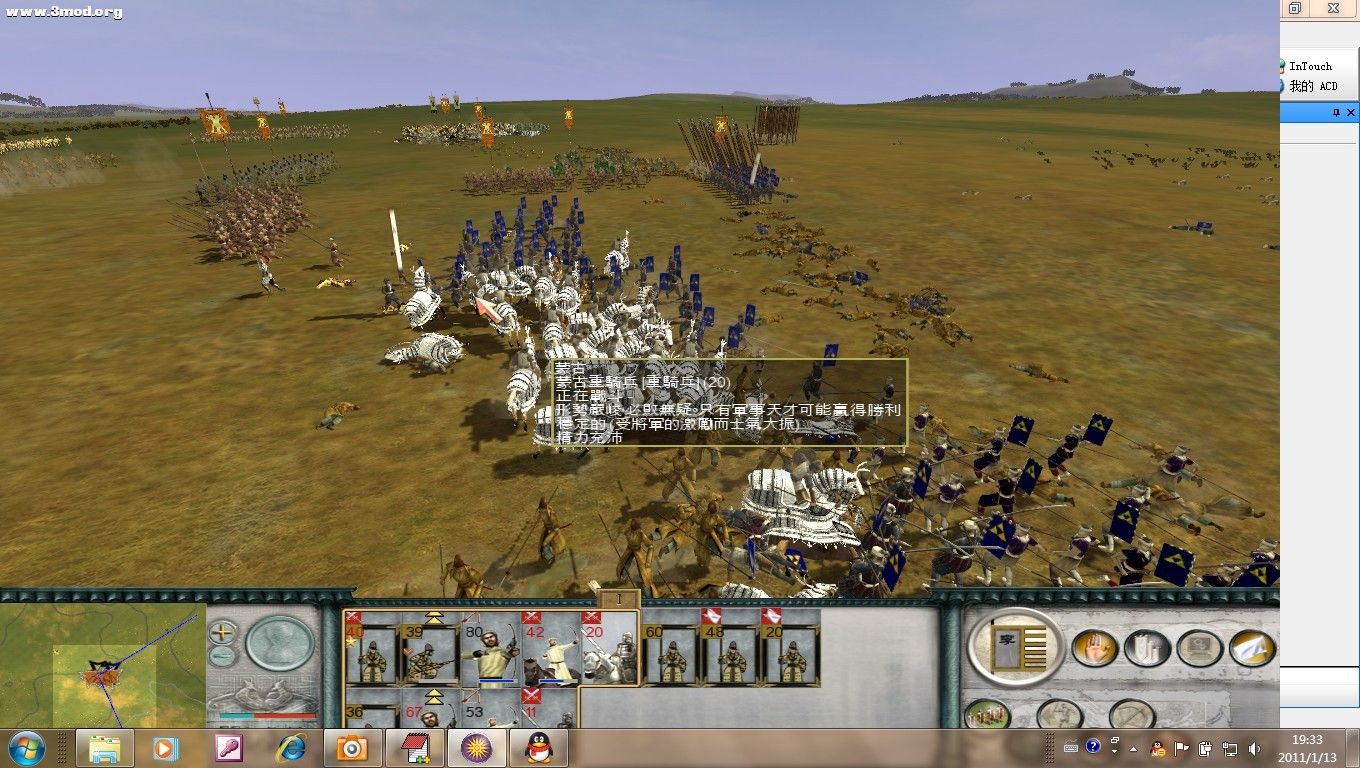This screenshot has width=1360, height=768.
Task: Select the halt order hand icon
Action: click(x=1096, y=647)
